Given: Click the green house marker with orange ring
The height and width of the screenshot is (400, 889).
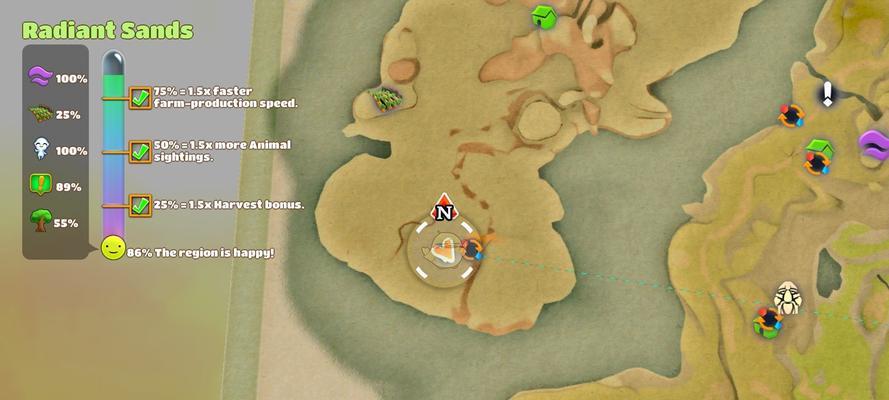Looking at the screenshot, I should (x=820, y=155).
